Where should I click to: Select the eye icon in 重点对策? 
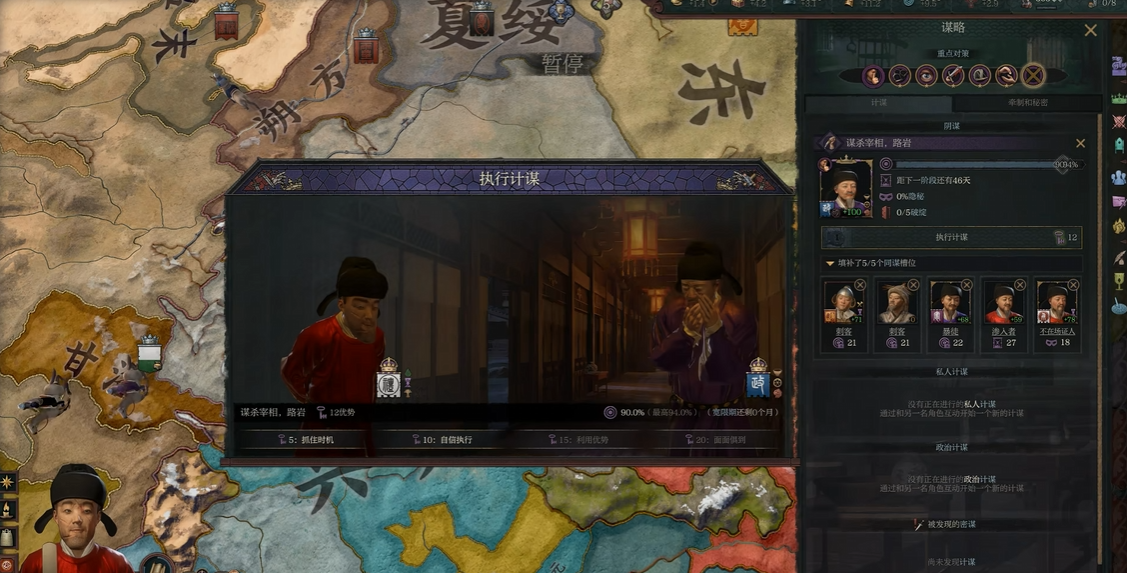926,75
